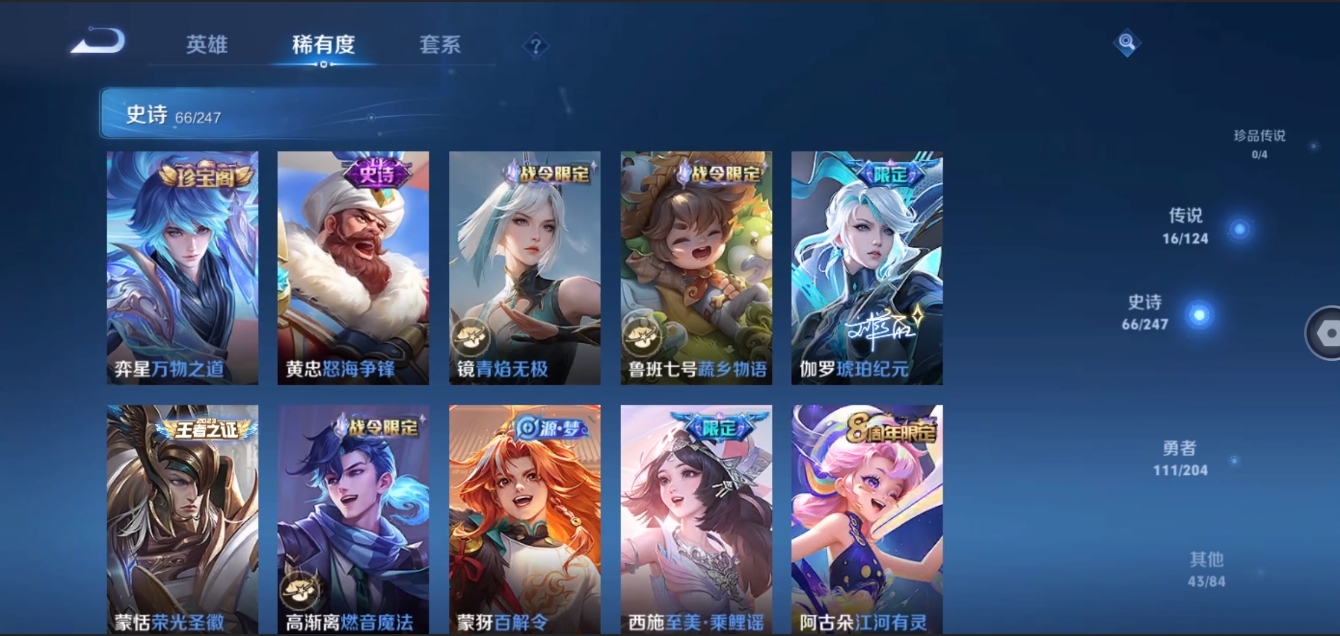This screenshot has height=636, width=1340.
Task: Open the question mark help icon
Action: (536, 45)
